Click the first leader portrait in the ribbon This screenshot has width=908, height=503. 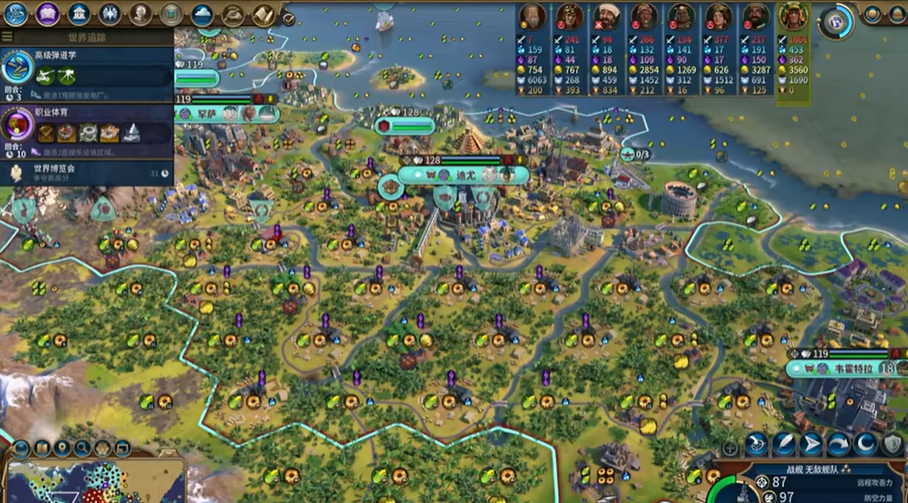(x=532, y=17)
